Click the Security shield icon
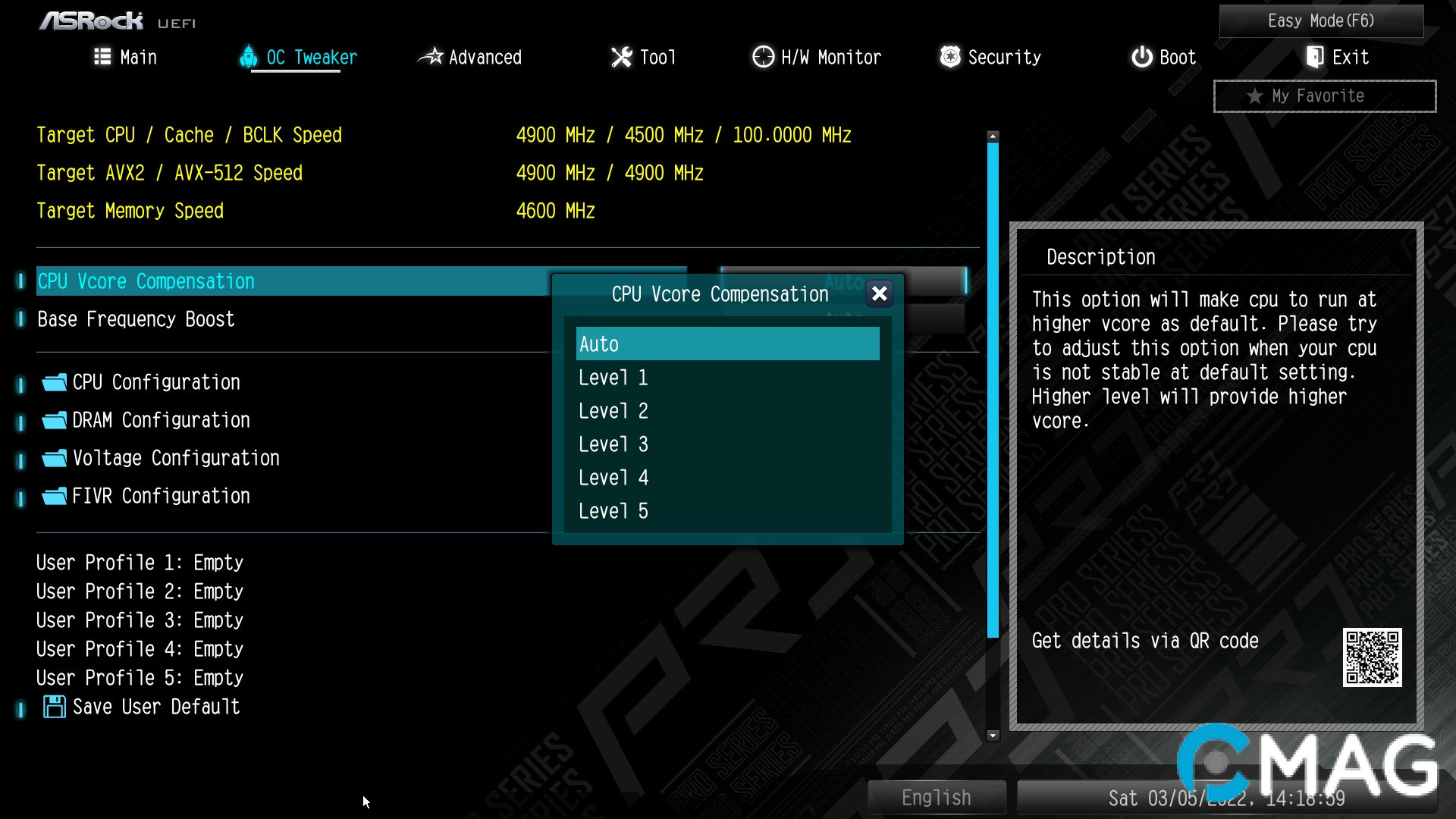 coord(949,57)
